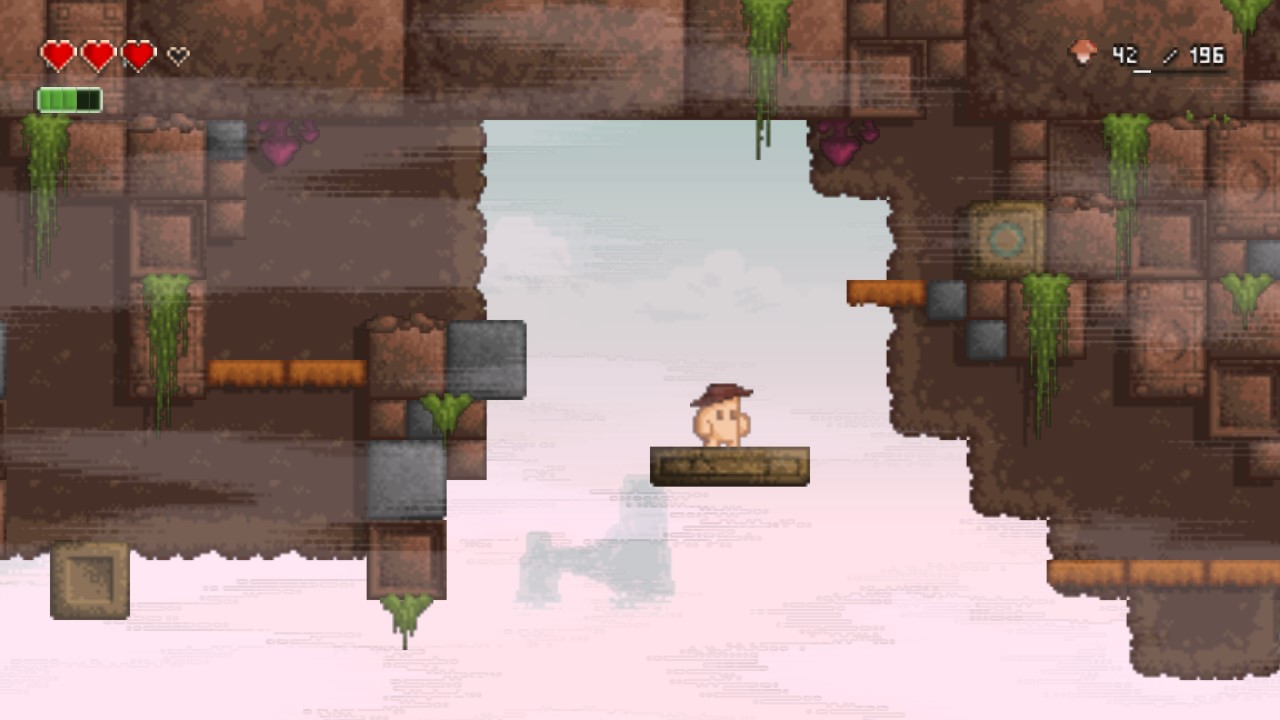Click the second red heart
This screenshot has width=1280, height=720.
pos(100,53)
